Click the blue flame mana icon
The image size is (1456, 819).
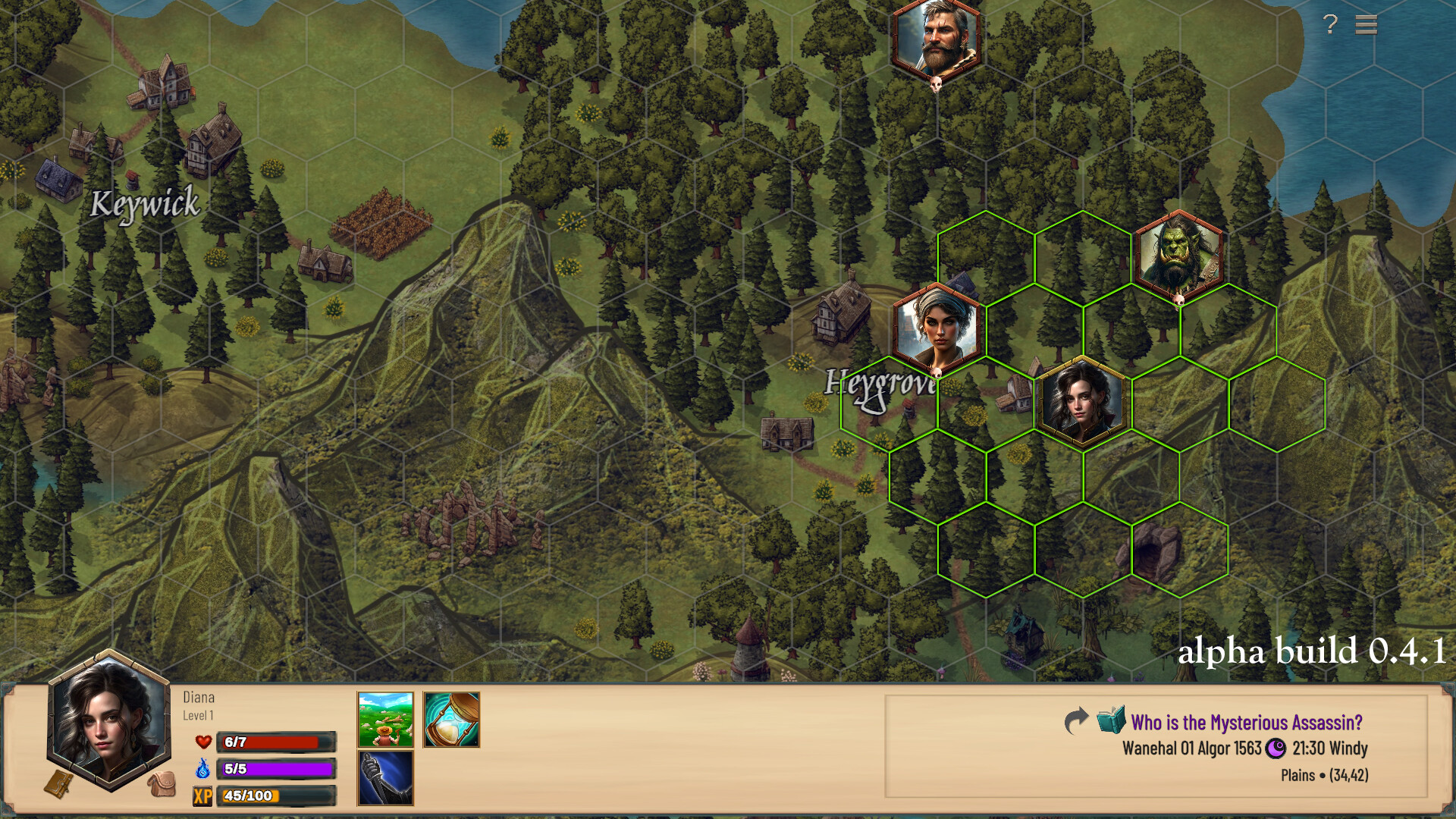tap(202, 768)
